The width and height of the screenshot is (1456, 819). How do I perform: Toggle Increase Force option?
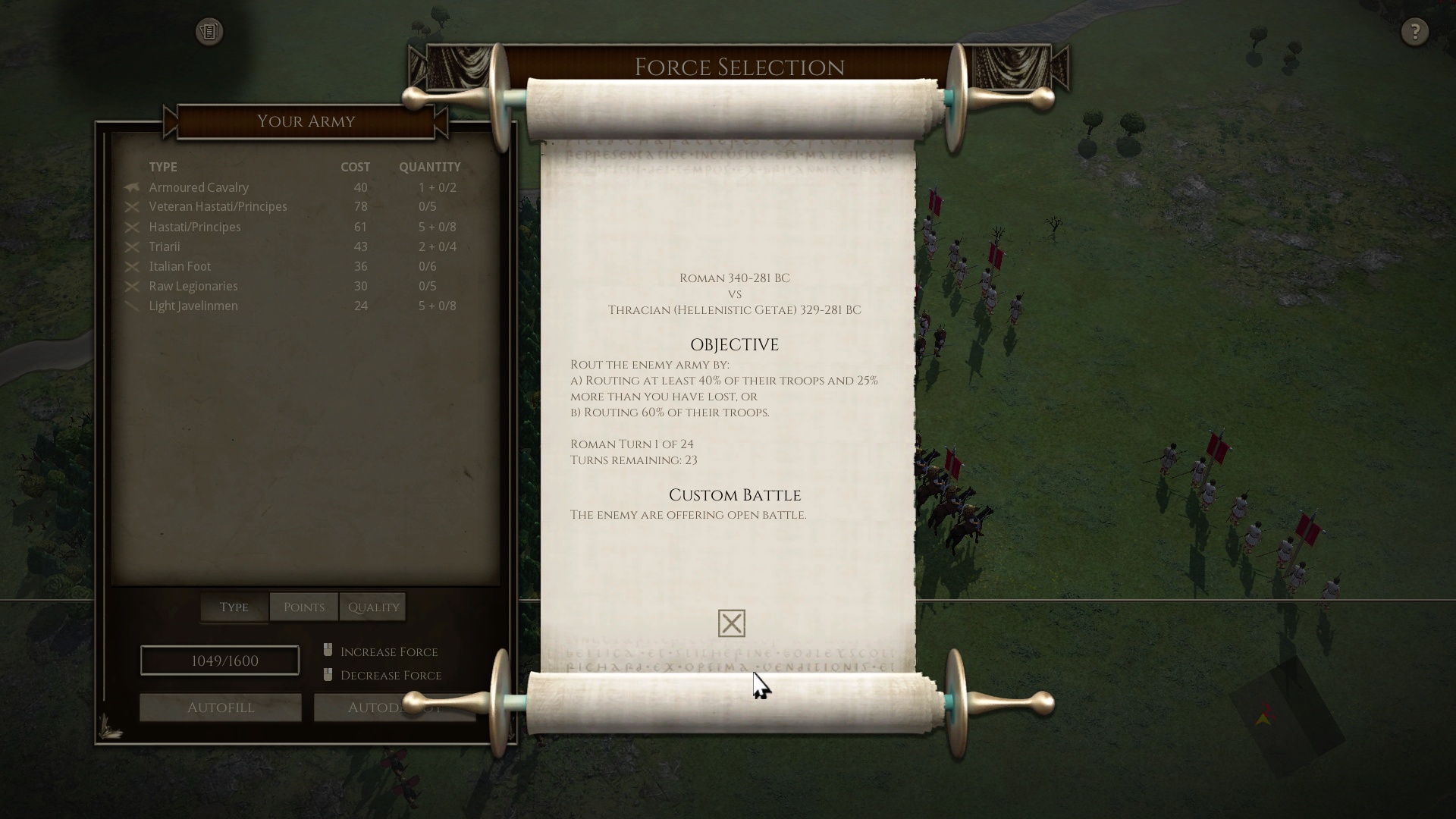coord(388,651)
